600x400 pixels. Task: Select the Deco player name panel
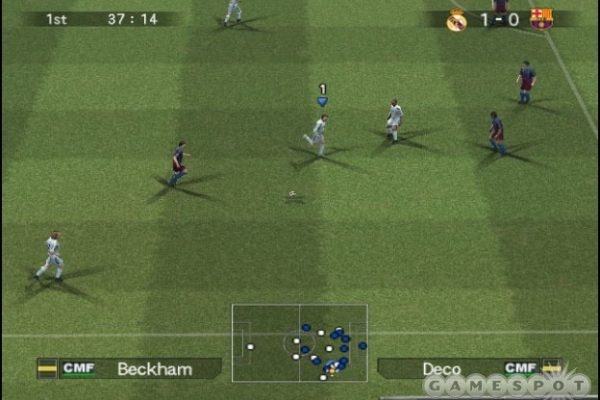click(x=468, y=368)
